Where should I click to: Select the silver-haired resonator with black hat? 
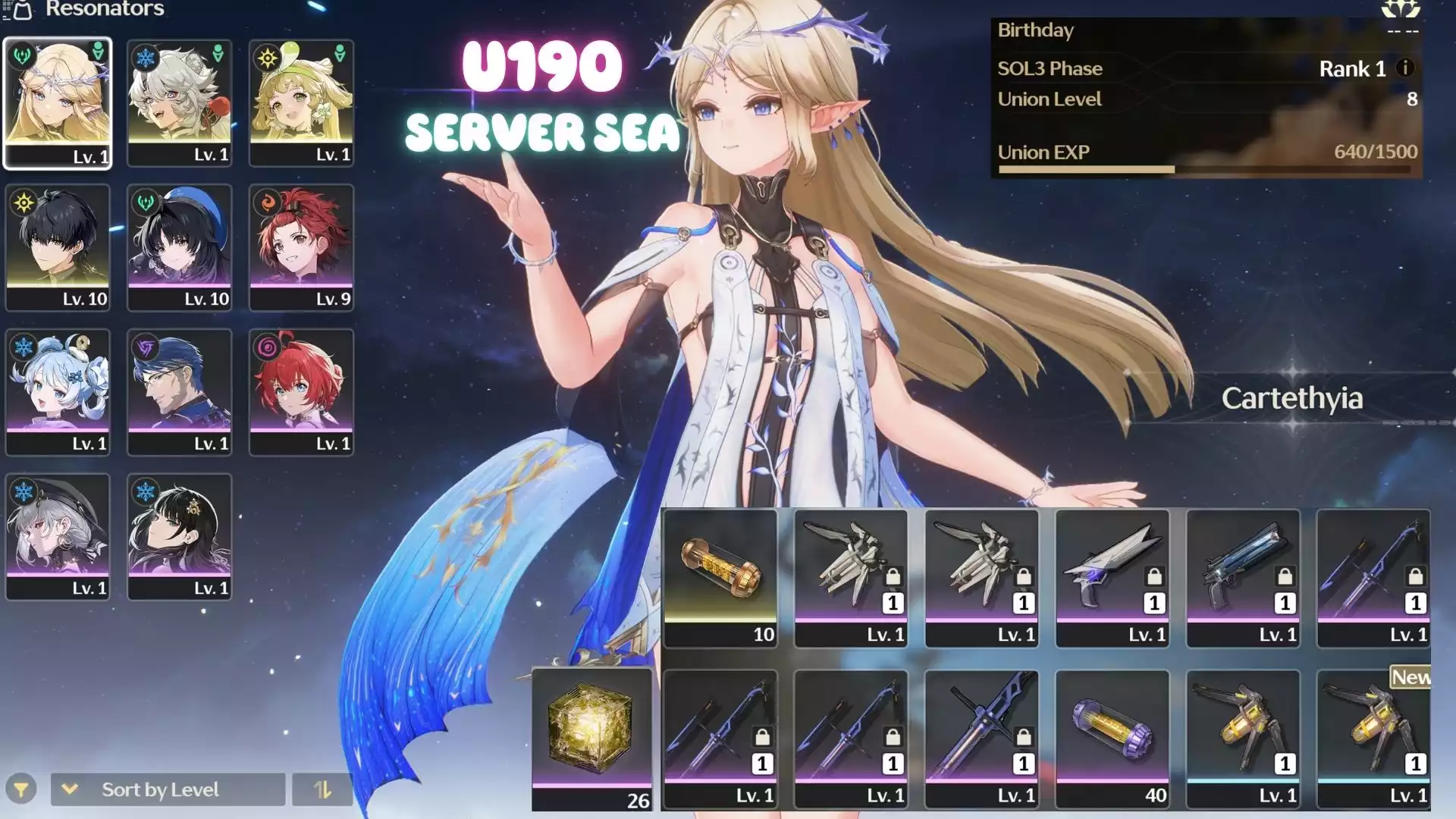pos(58,537)
